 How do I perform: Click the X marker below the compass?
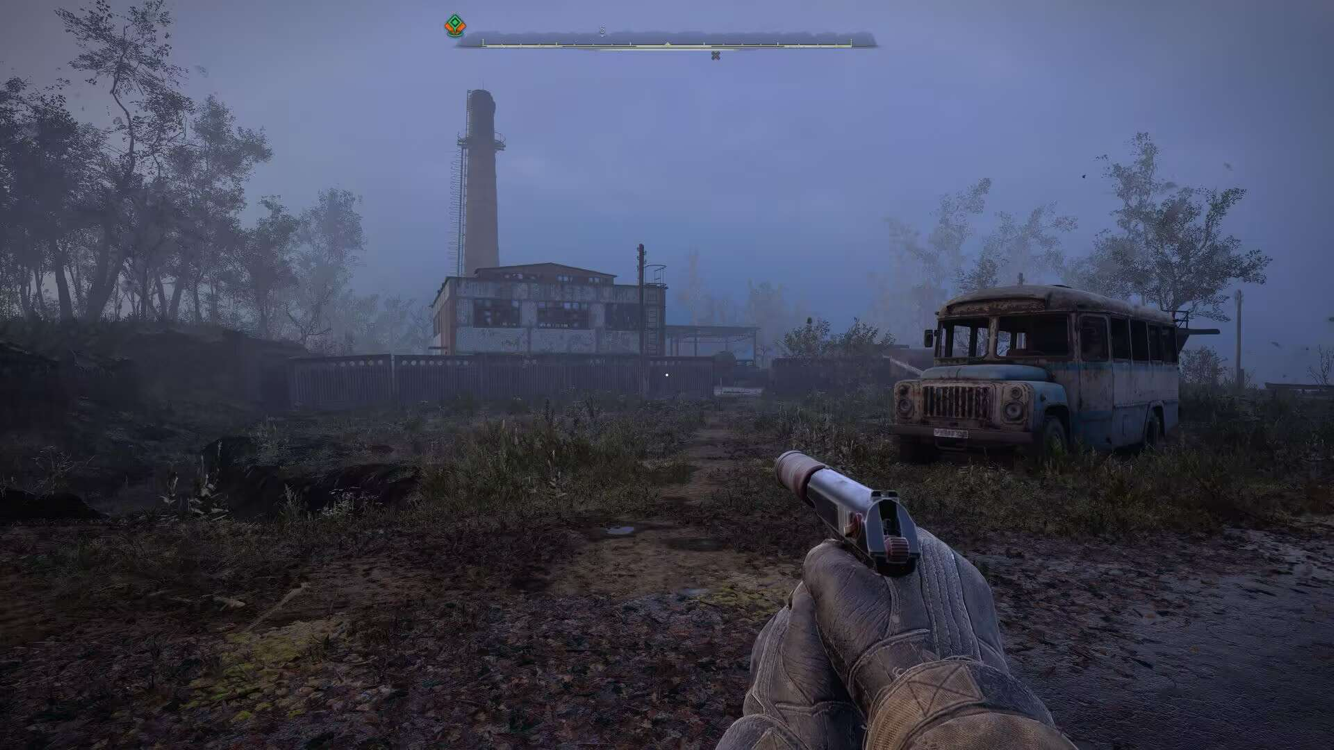click(x=715, y=56)
